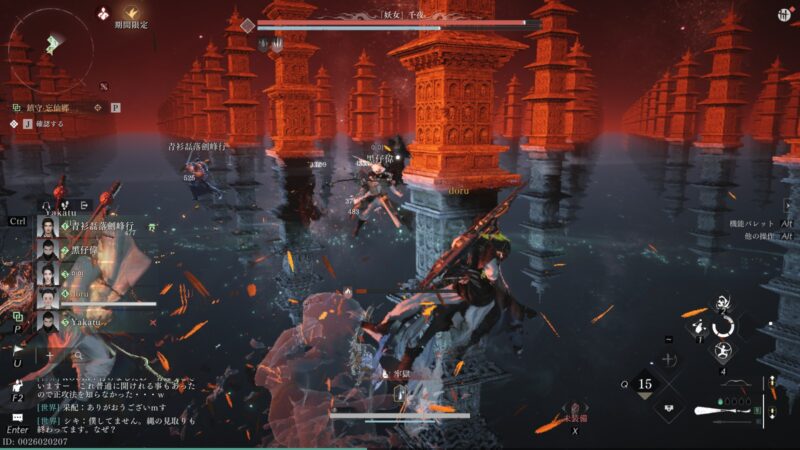Screen dimensions: 800x450
Task: Open the circular minimap
Action: tap(49, 45)
